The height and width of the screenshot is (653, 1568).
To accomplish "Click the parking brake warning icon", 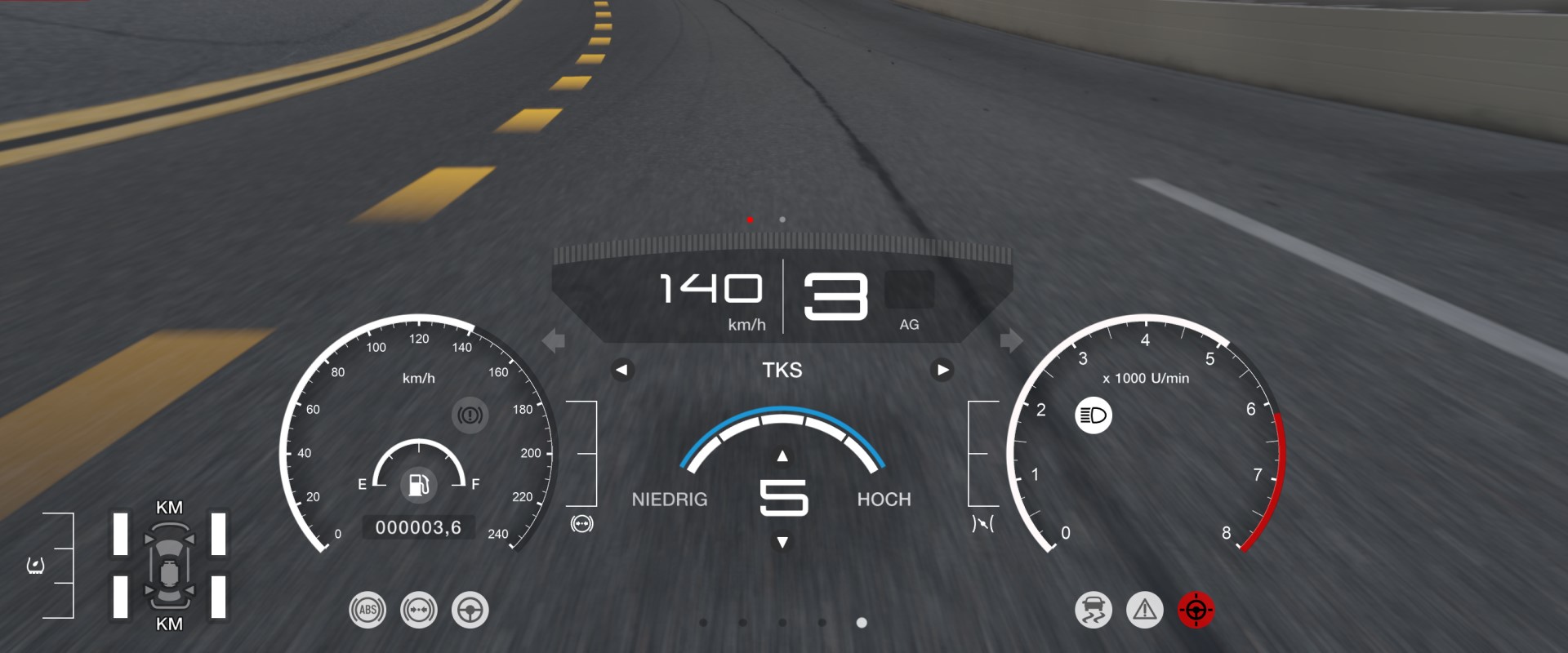I will pos(470,415).
